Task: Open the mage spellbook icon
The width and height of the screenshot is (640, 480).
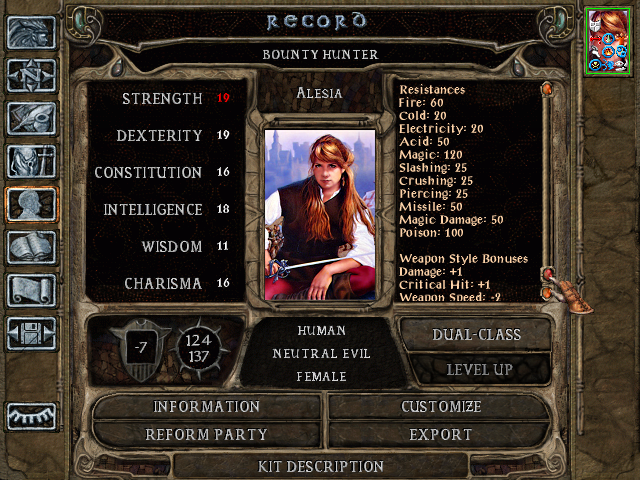Action: coord(31,247)
